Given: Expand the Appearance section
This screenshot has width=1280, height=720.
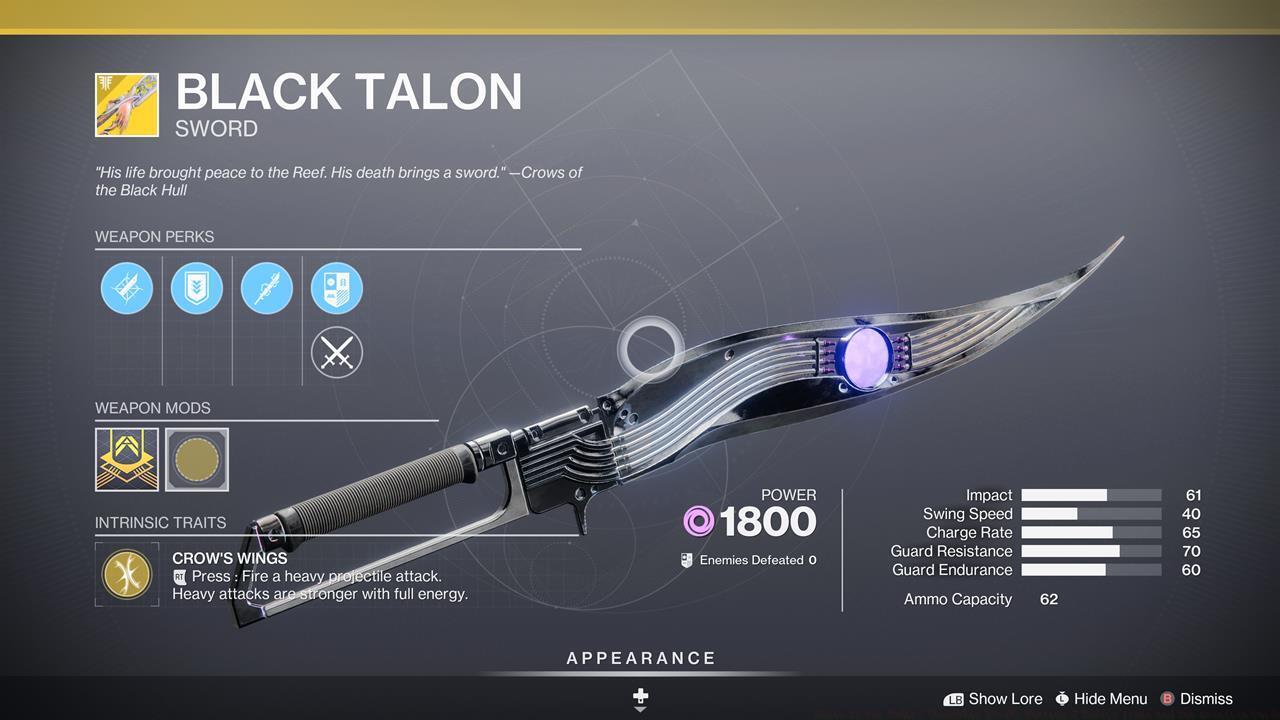Looking at the screenshot, I should tap(640, 658).
